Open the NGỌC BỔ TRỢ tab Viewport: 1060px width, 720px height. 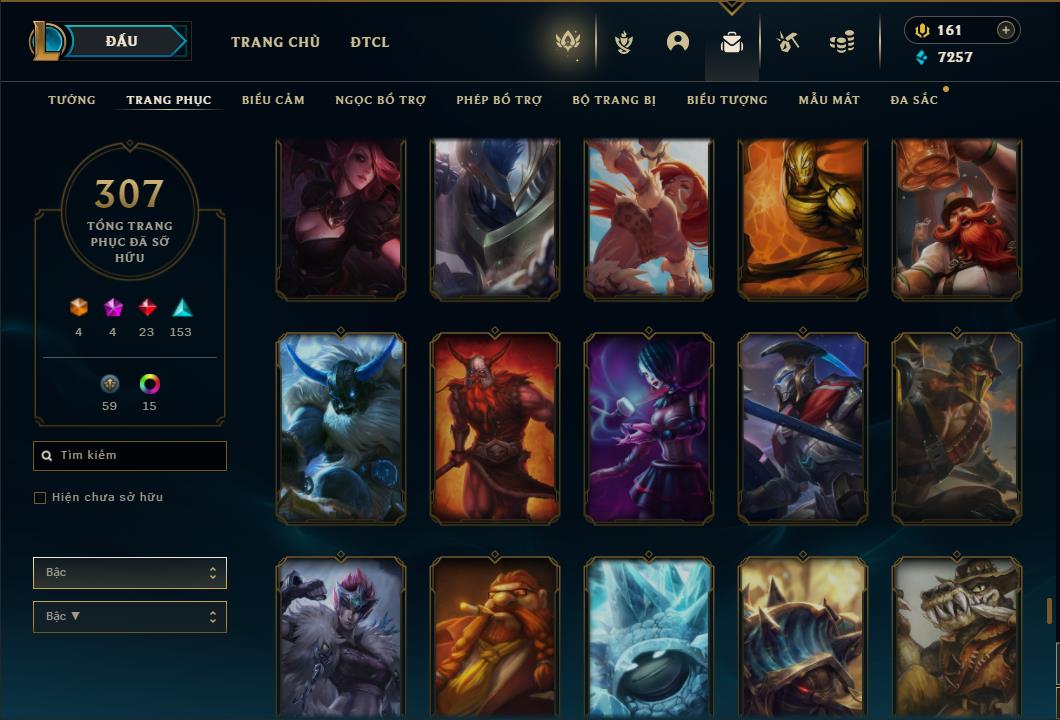[380, 100]
